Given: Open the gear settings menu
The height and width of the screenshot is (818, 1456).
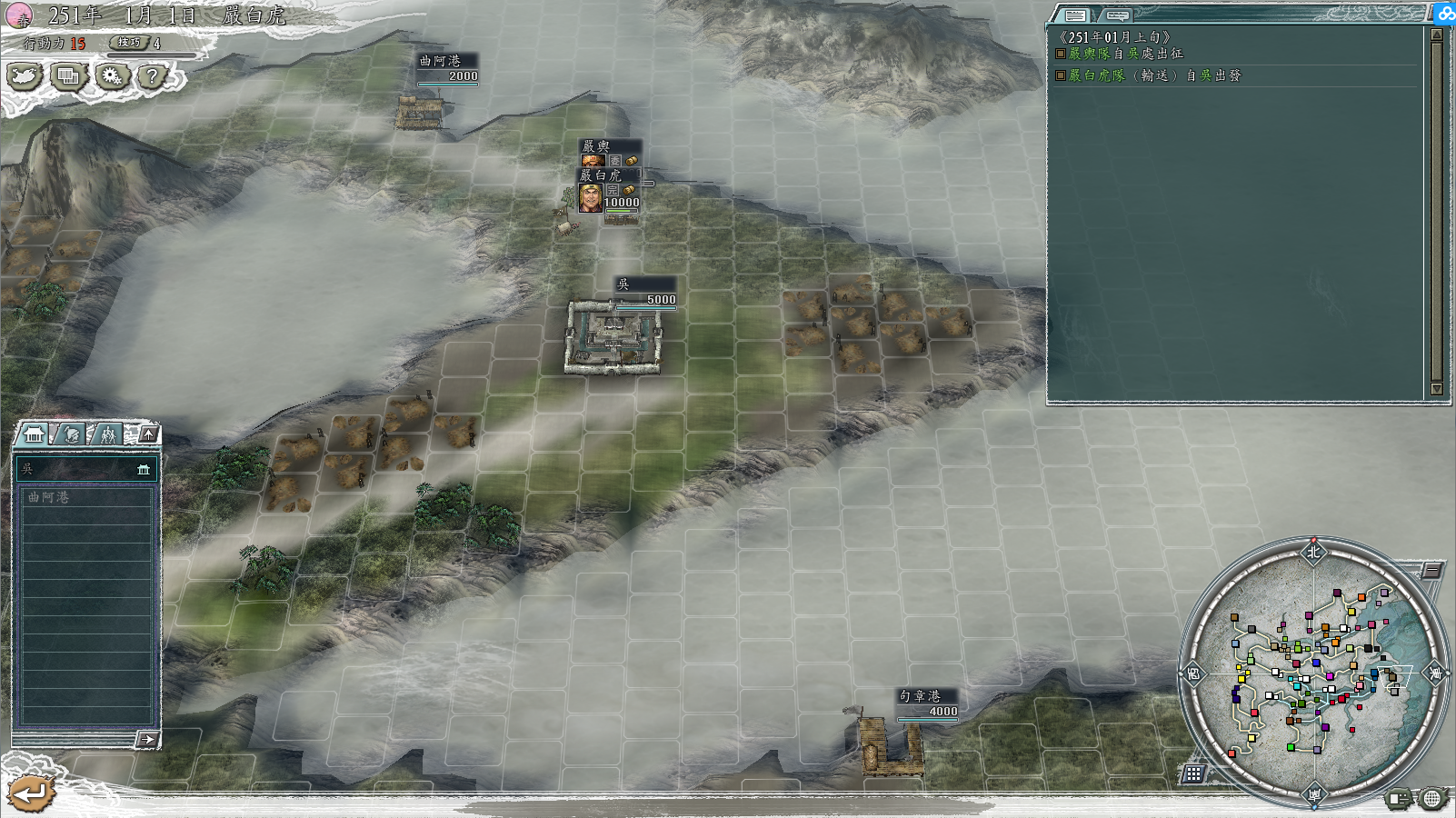Looking at the screenshot, I should [112, 77].
